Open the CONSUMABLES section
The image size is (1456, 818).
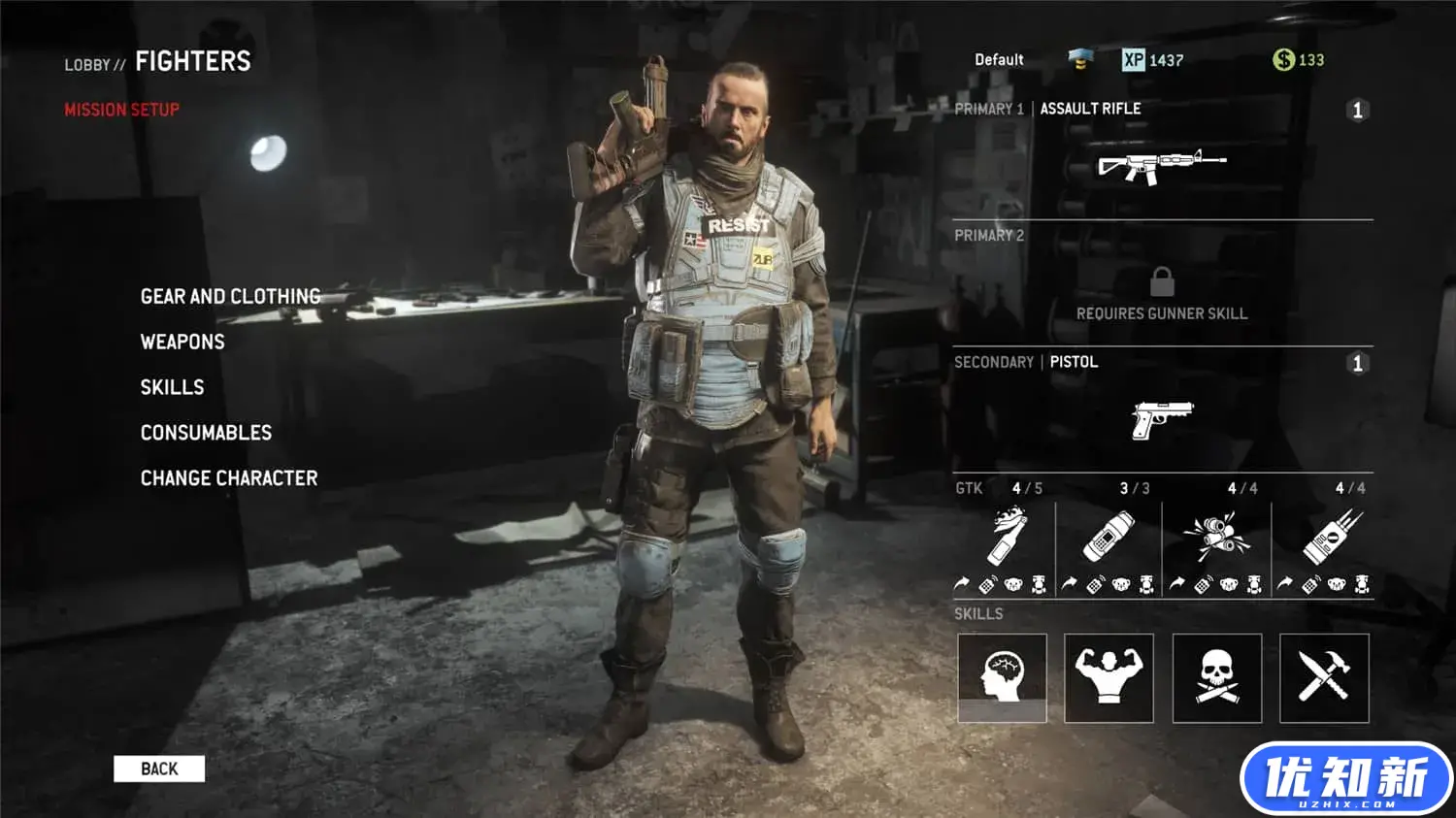pyautogui.click(x=206, y=433)
